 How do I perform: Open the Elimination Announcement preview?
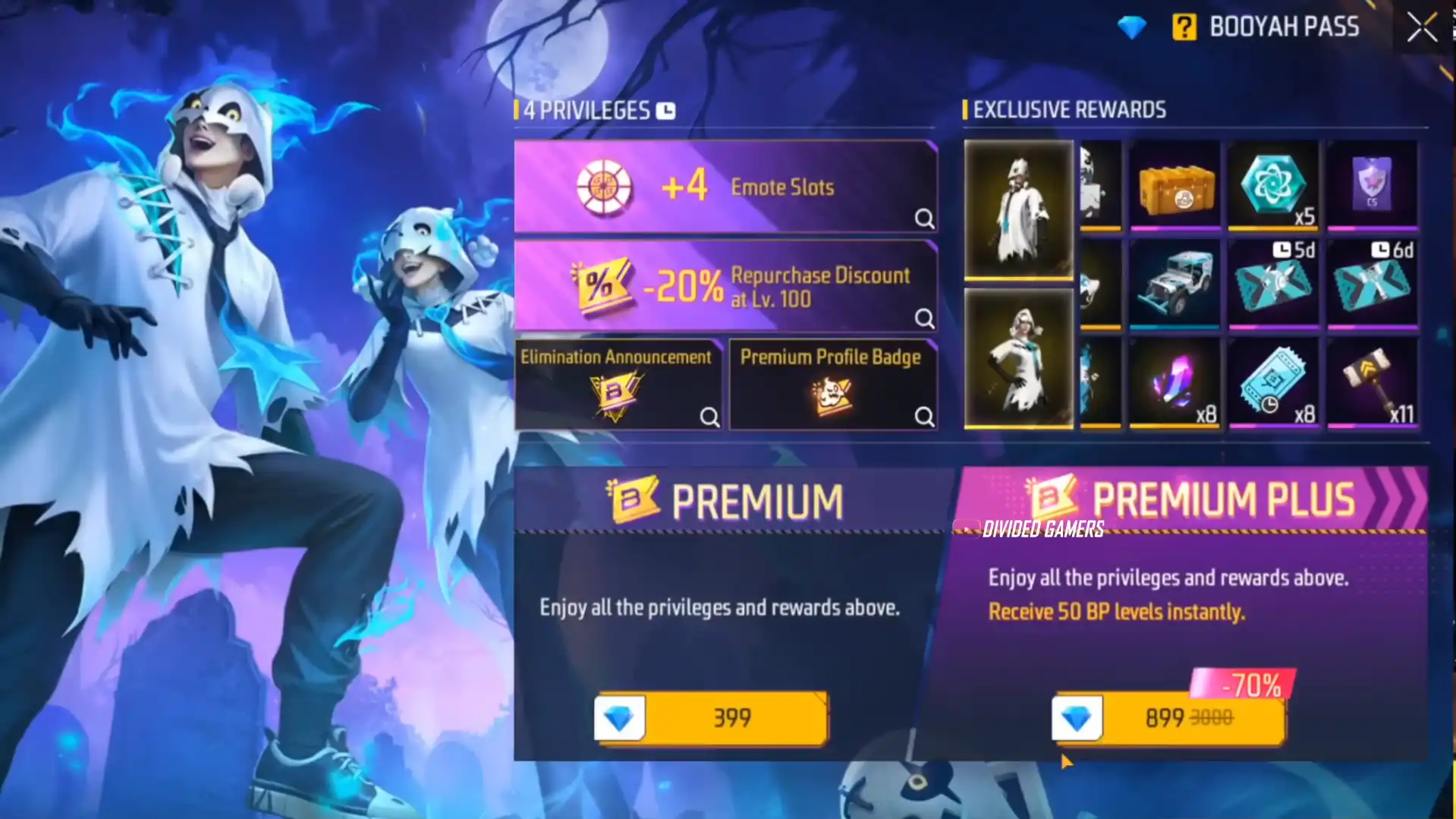[709, 416]
